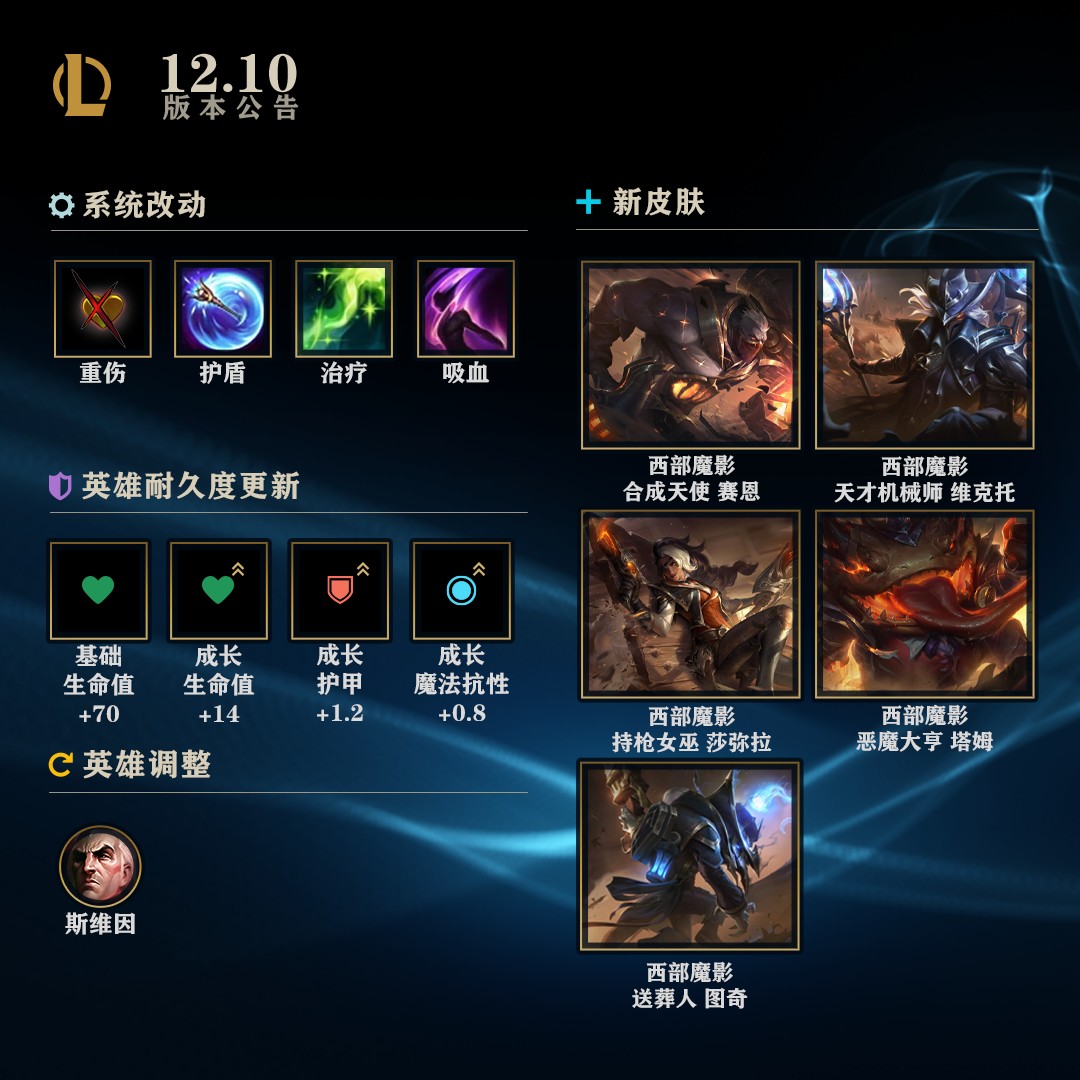The image size is (1080, 1080).
Task: Click the 护盾 shield system change icon
Action: point(223,309)
